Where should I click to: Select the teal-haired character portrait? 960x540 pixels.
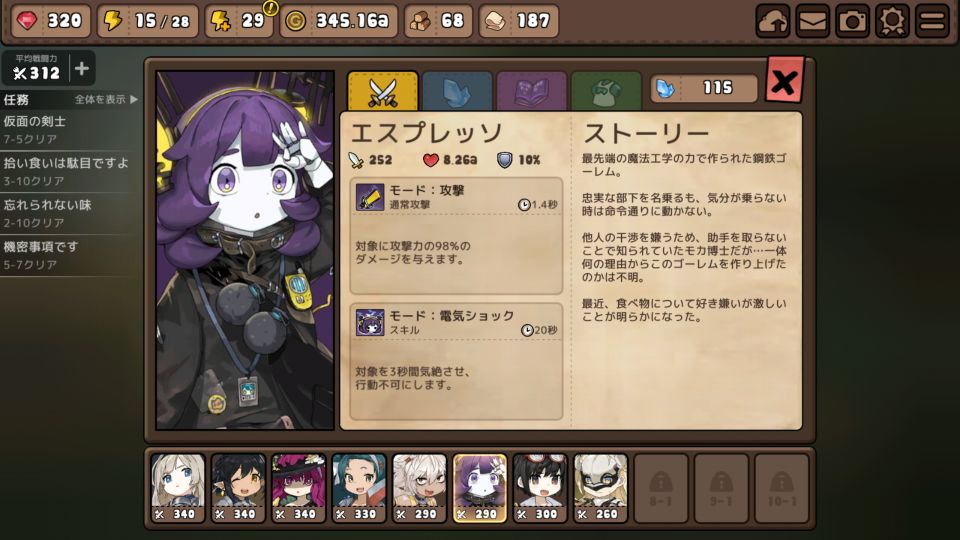tap(359, 487)
